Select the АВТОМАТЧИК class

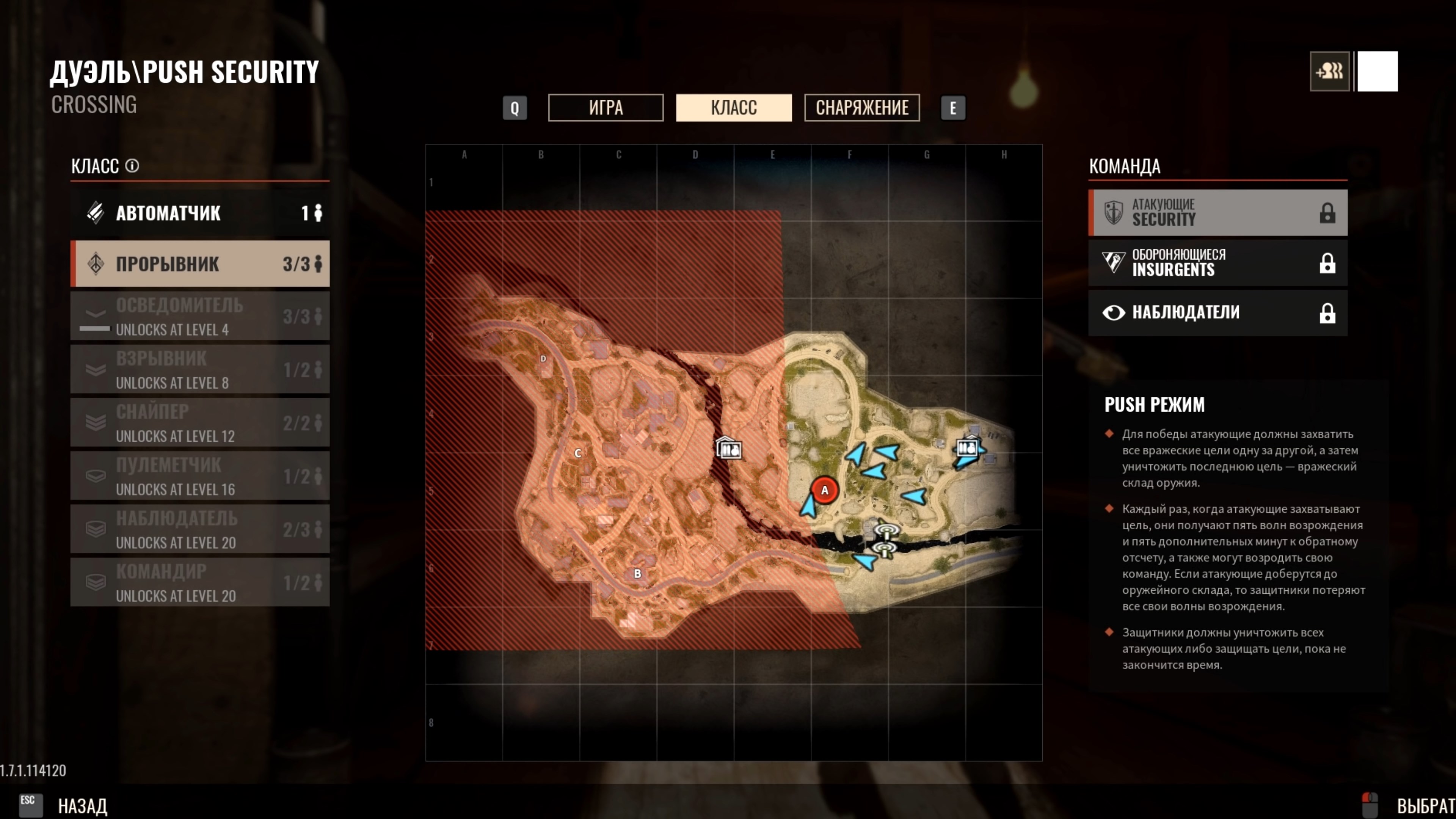(199, 213)
